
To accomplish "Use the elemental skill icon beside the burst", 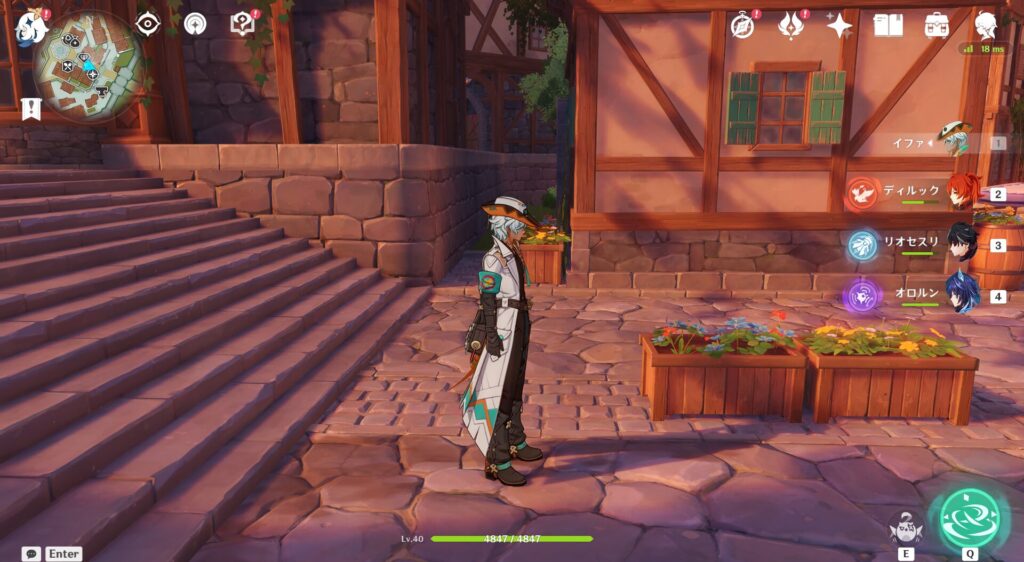I will click(x=904, y=527).
